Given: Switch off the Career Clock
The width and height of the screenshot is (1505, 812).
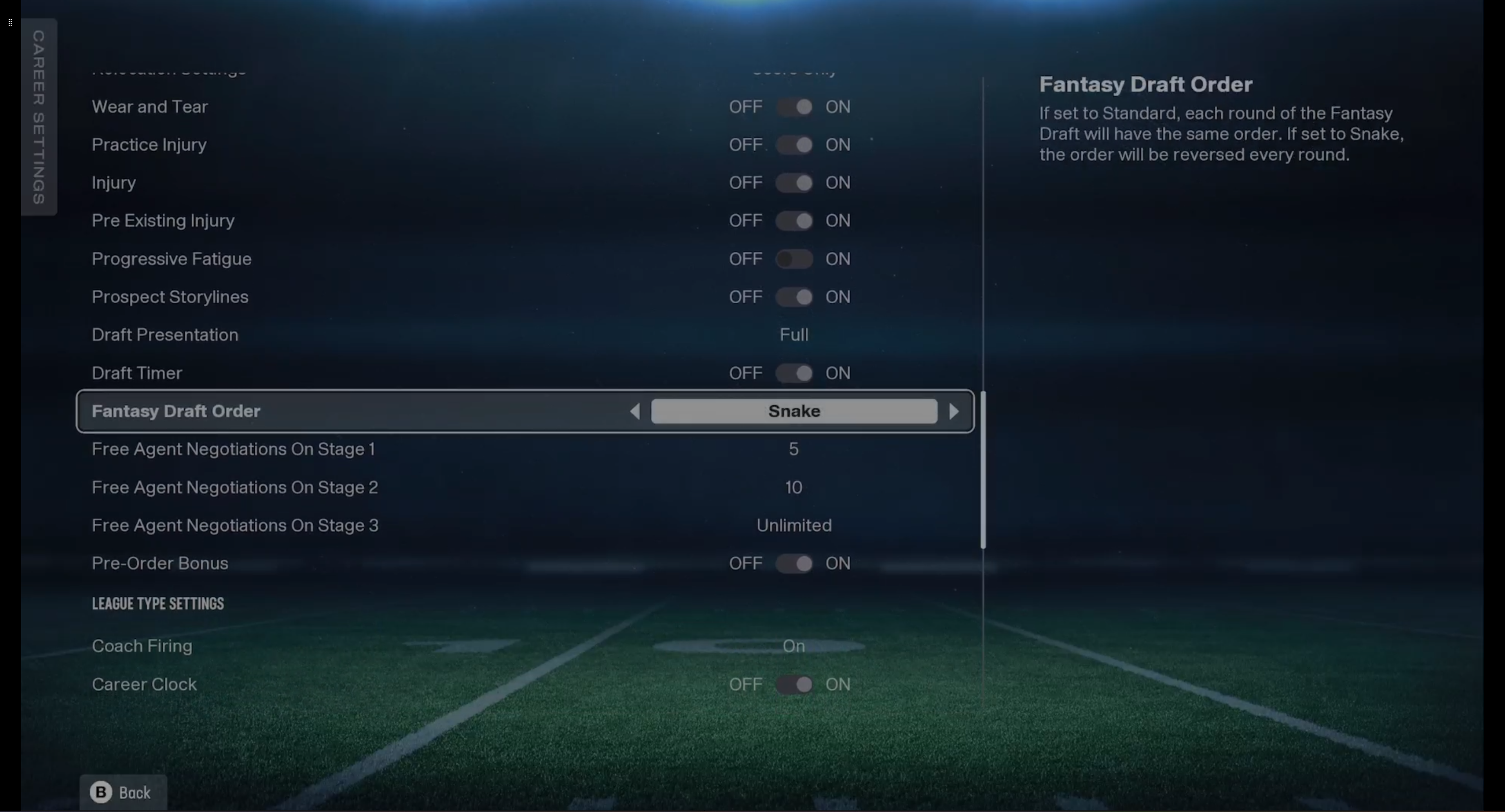Looking at the screenshot, I should [795, 684].
